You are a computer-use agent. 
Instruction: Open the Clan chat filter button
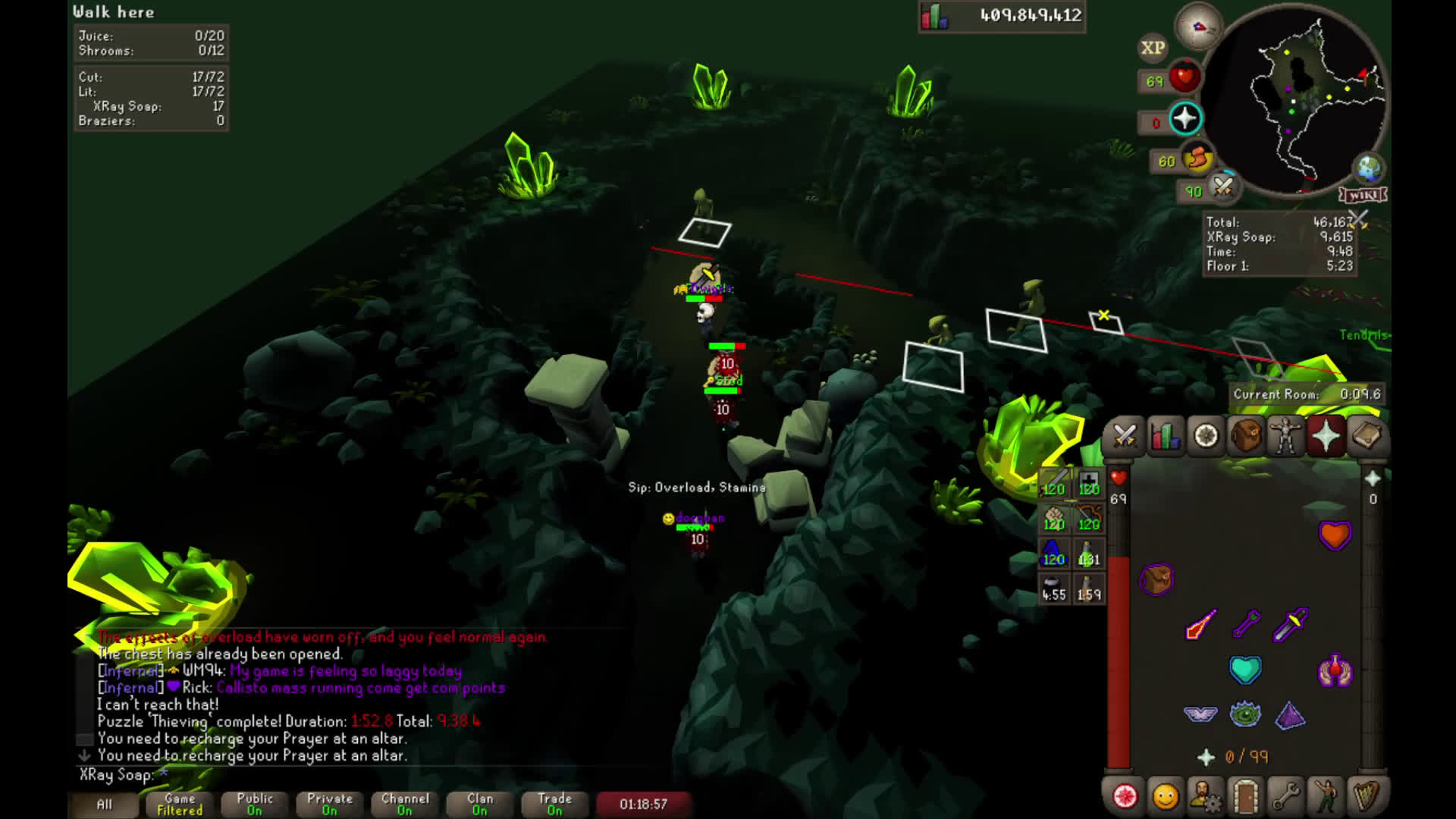(480, 804)
